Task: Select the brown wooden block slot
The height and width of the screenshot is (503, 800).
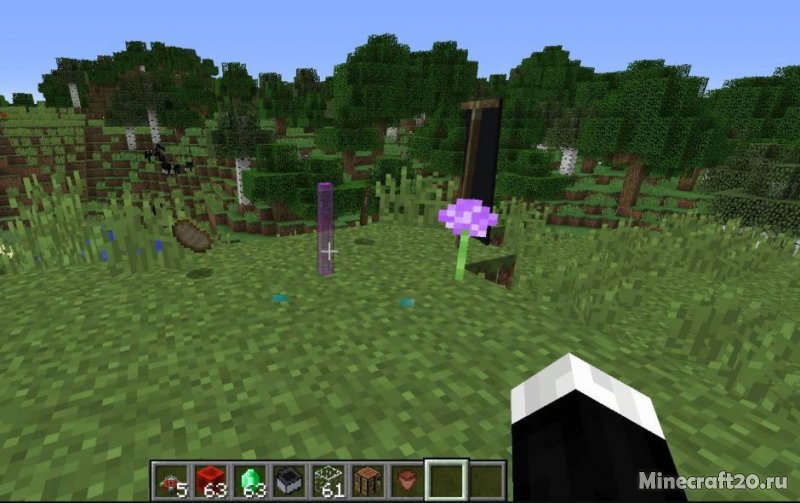Action: [366, 479]
